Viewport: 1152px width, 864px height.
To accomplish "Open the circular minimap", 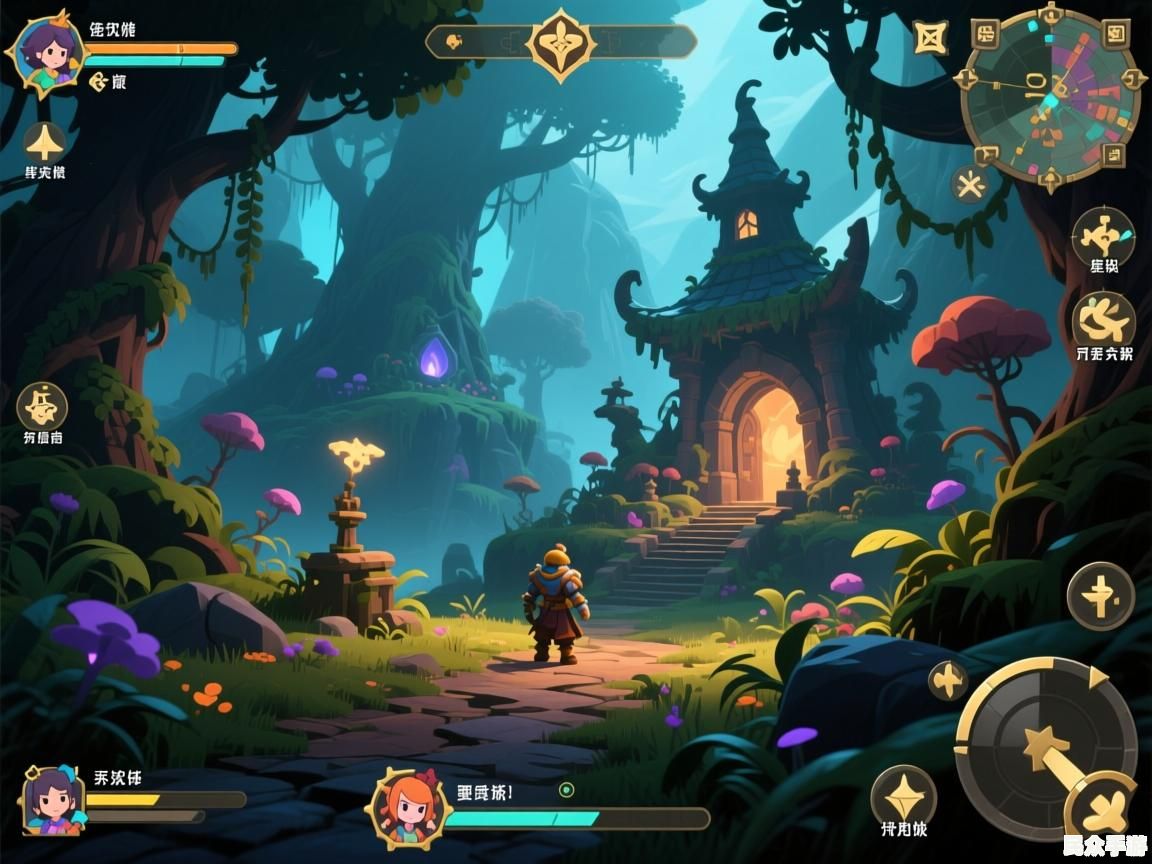I will click(x=1050, y=97).
